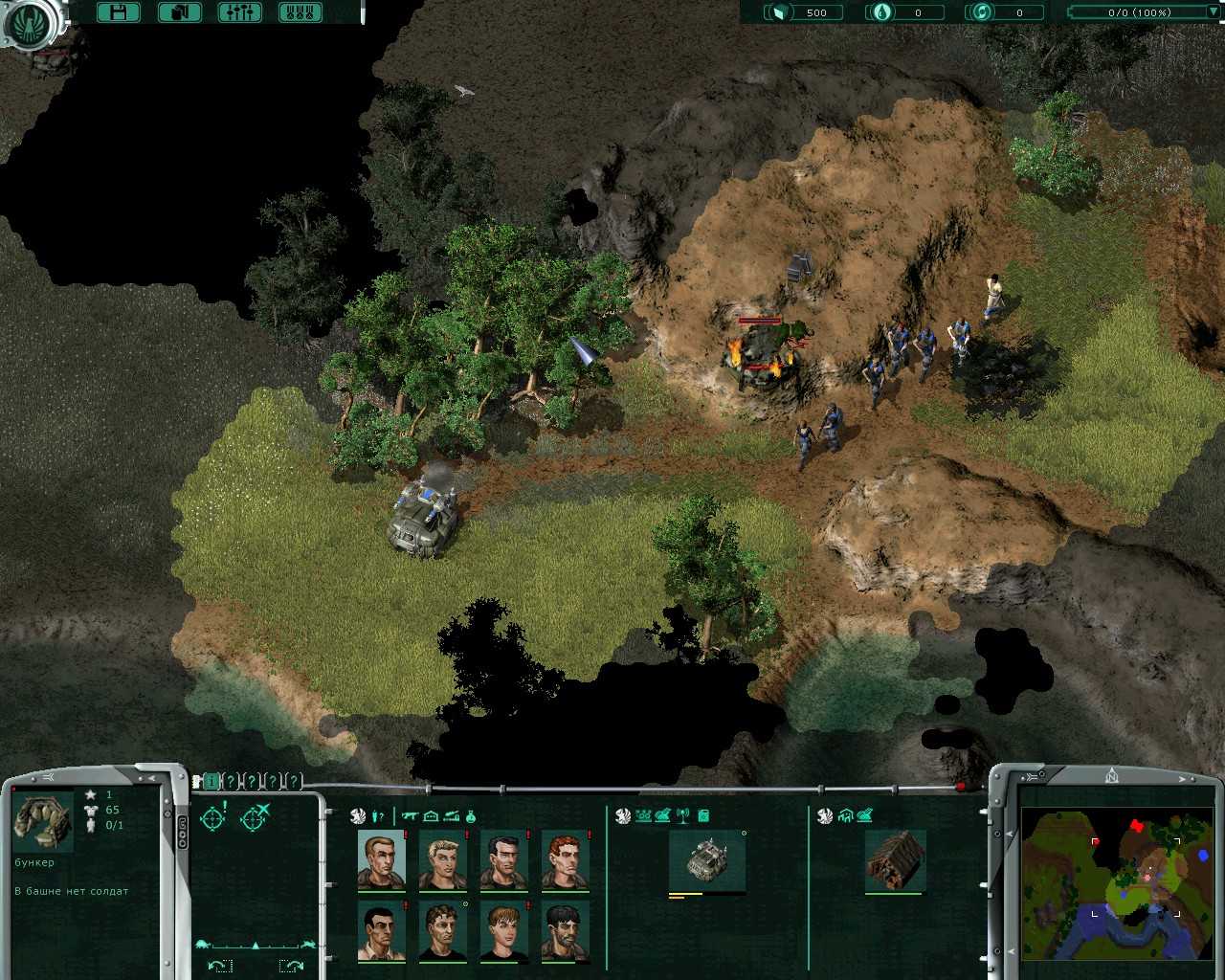Select the soldier in the white shirt portrait
The height and width of the screenshot is (980, 1225).
pyautogui.click(x=381, y=931)
